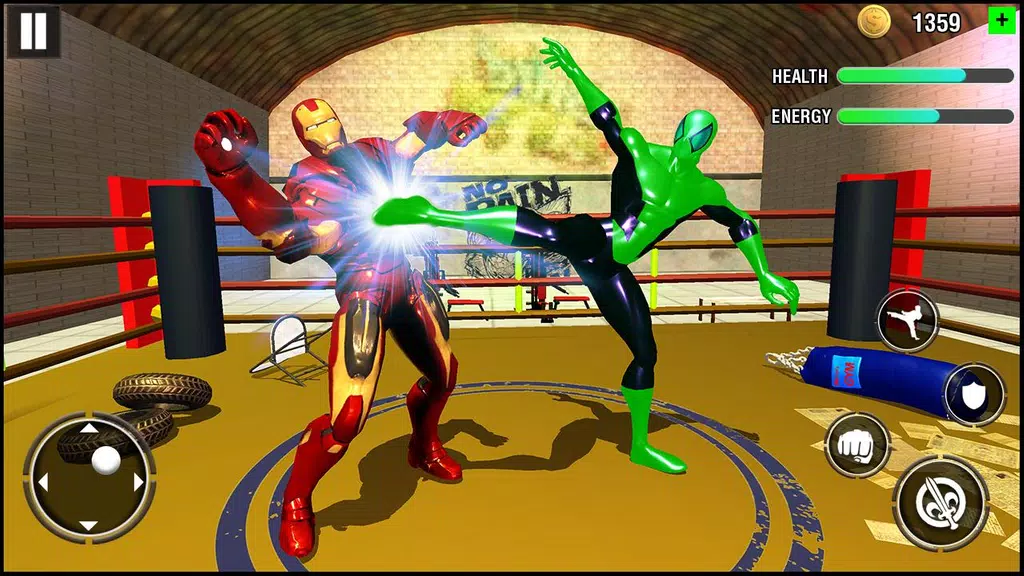This screenshot has width=1024, height=576.
Task: Tap the down arrow on the joystick
Action: (x=89, y=526)
